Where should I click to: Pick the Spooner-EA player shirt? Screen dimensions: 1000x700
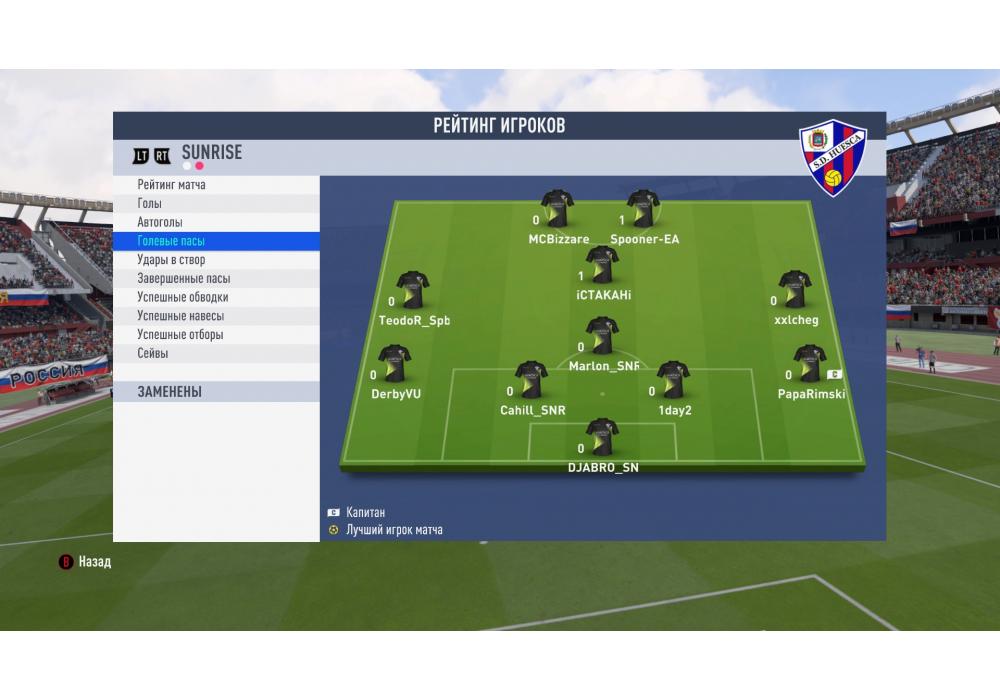point(642,210)
